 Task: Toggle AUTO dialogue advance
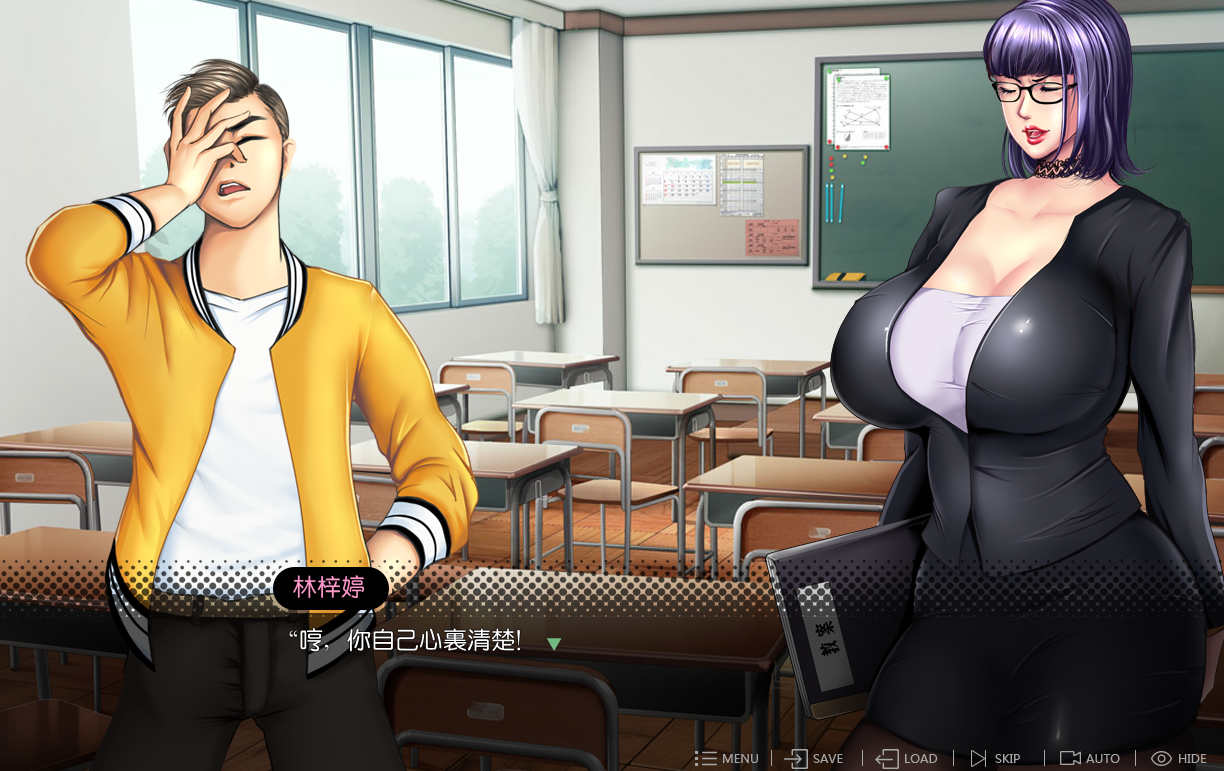pyautogui.click(x=1090, y=758)
